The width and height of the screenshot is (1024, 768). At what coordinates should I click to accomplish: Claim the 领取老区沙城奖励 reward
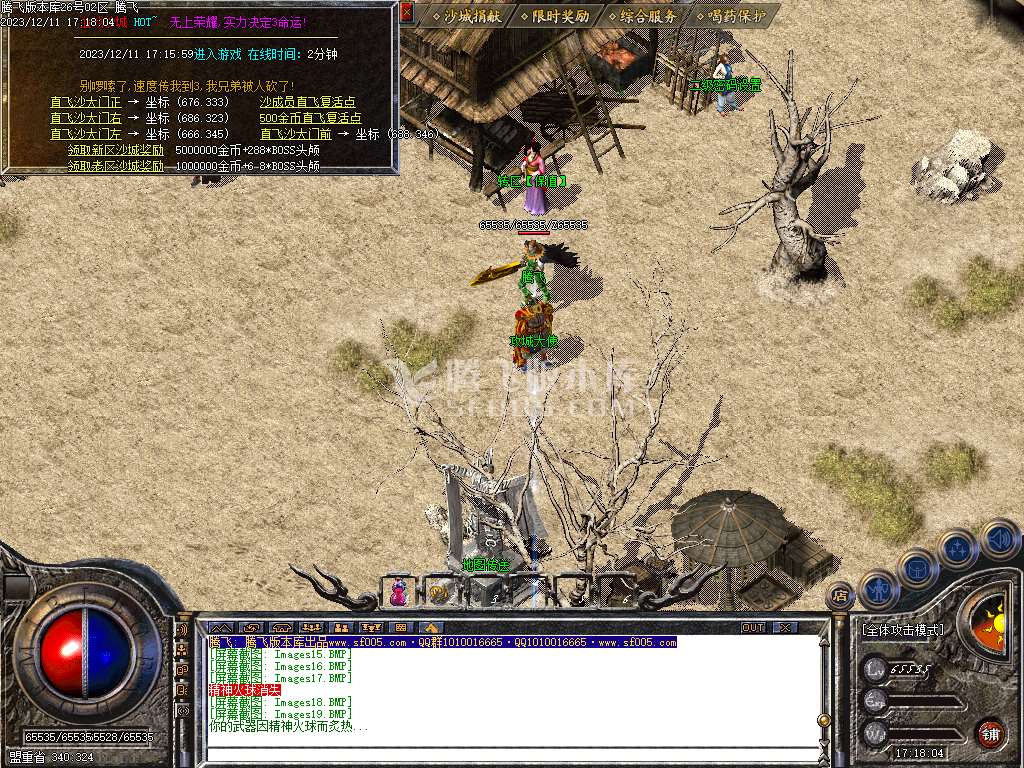coord(116,166)
